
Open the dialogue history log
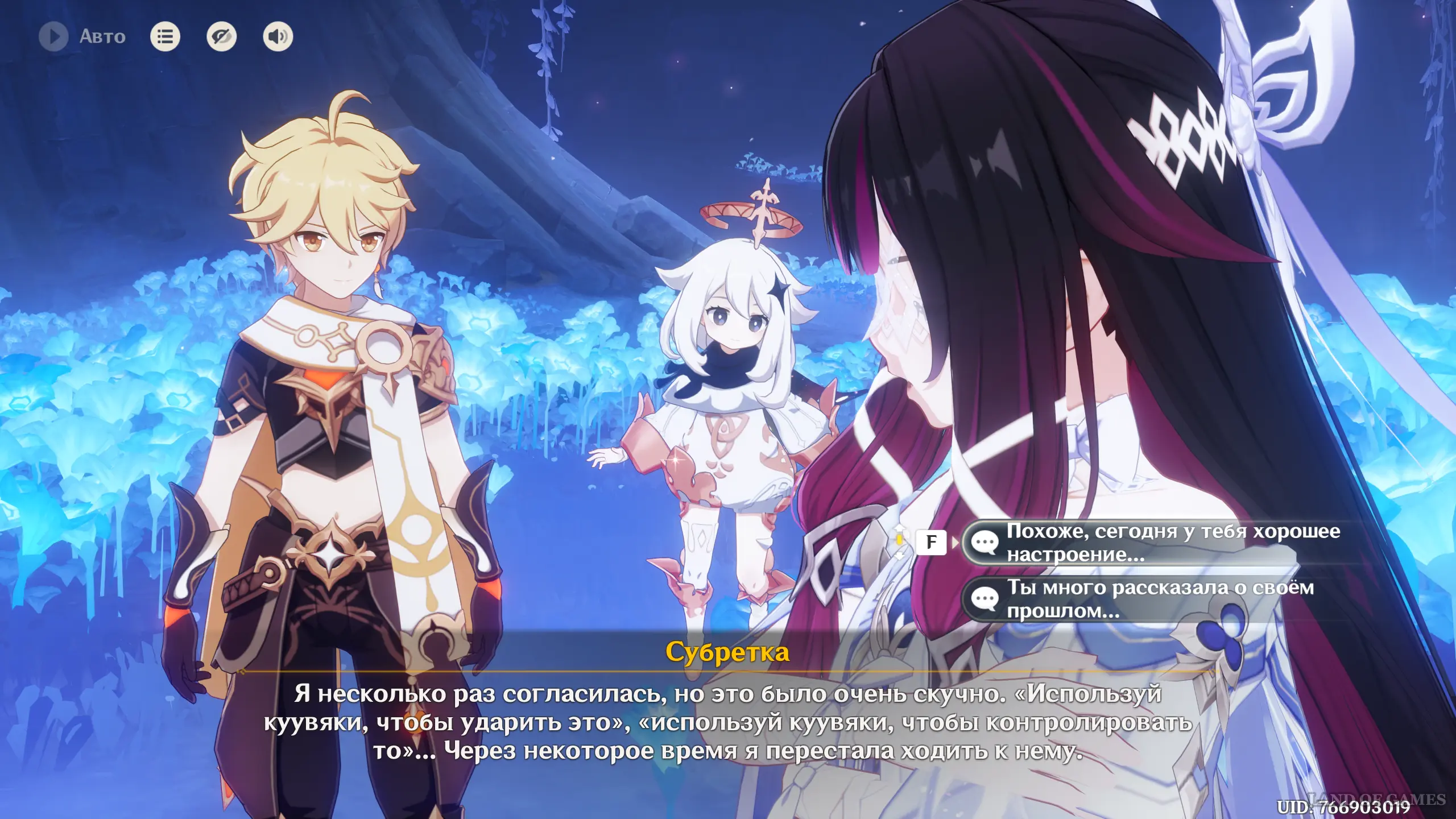tap(165, 37)
